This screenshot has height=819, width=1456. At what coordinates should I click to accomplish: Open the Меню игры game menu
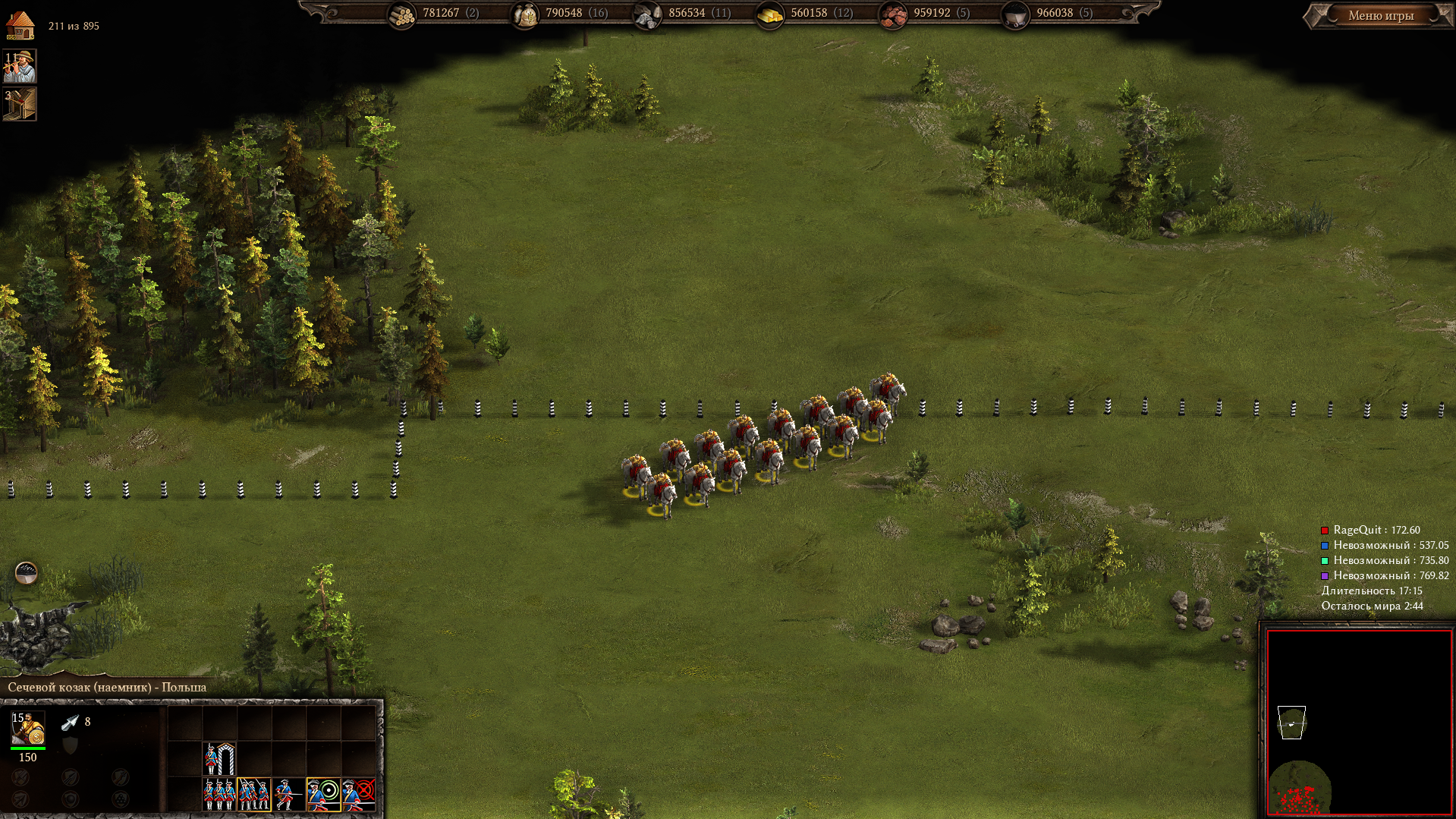click(x=1380, y=15)
